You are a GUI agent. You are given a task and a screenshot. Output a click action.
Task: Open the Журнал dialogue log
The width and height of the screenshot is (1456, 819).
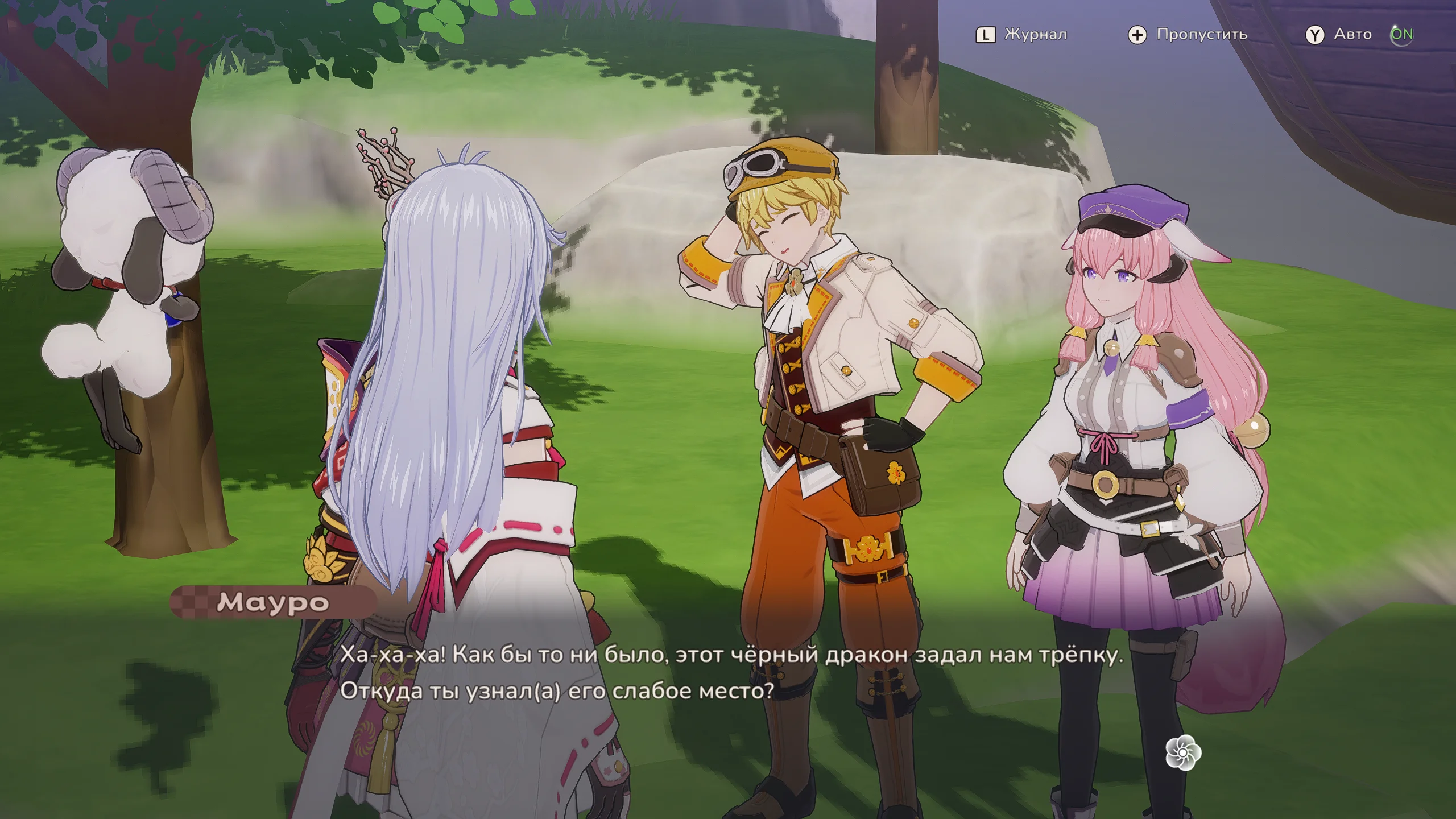point(1022,35)
